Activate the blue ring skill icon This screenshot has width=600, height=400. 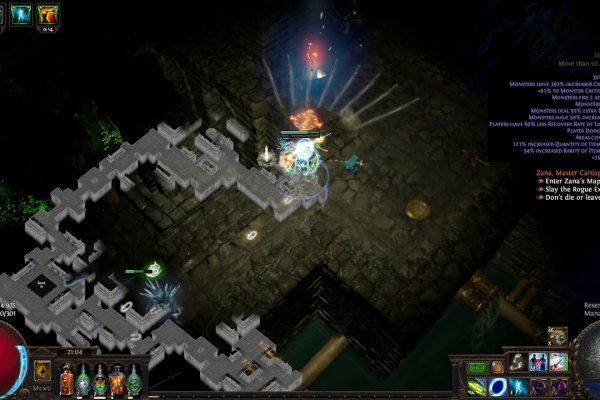tap(497, 386)
